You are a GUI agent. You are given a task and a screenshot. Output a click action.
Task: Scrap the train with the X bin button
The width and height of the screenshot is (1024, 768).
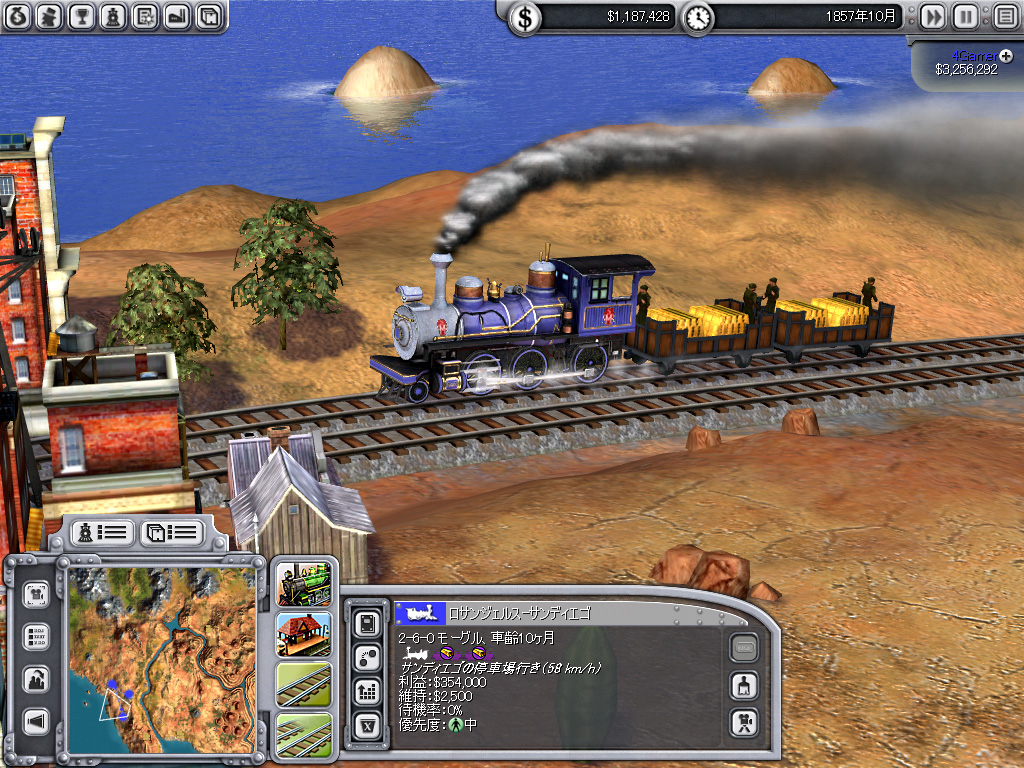367,723
